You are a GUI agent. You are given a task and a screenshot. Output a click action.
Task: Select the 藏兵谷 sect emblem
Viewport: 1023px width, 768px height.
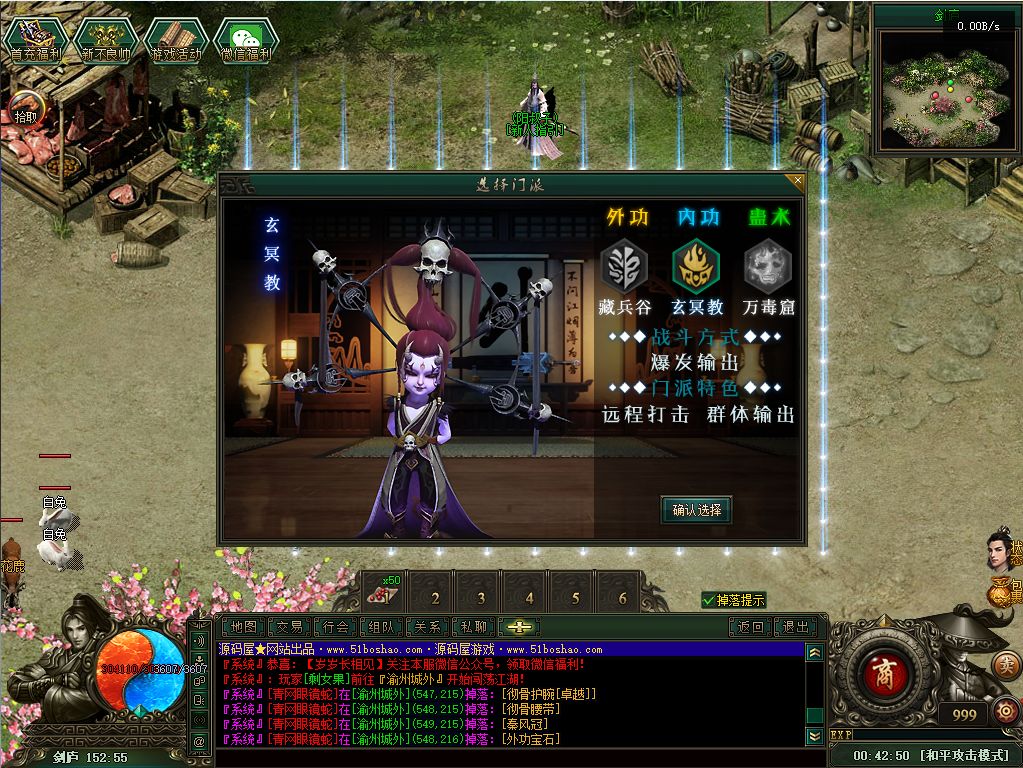click(x=624, y=268)
